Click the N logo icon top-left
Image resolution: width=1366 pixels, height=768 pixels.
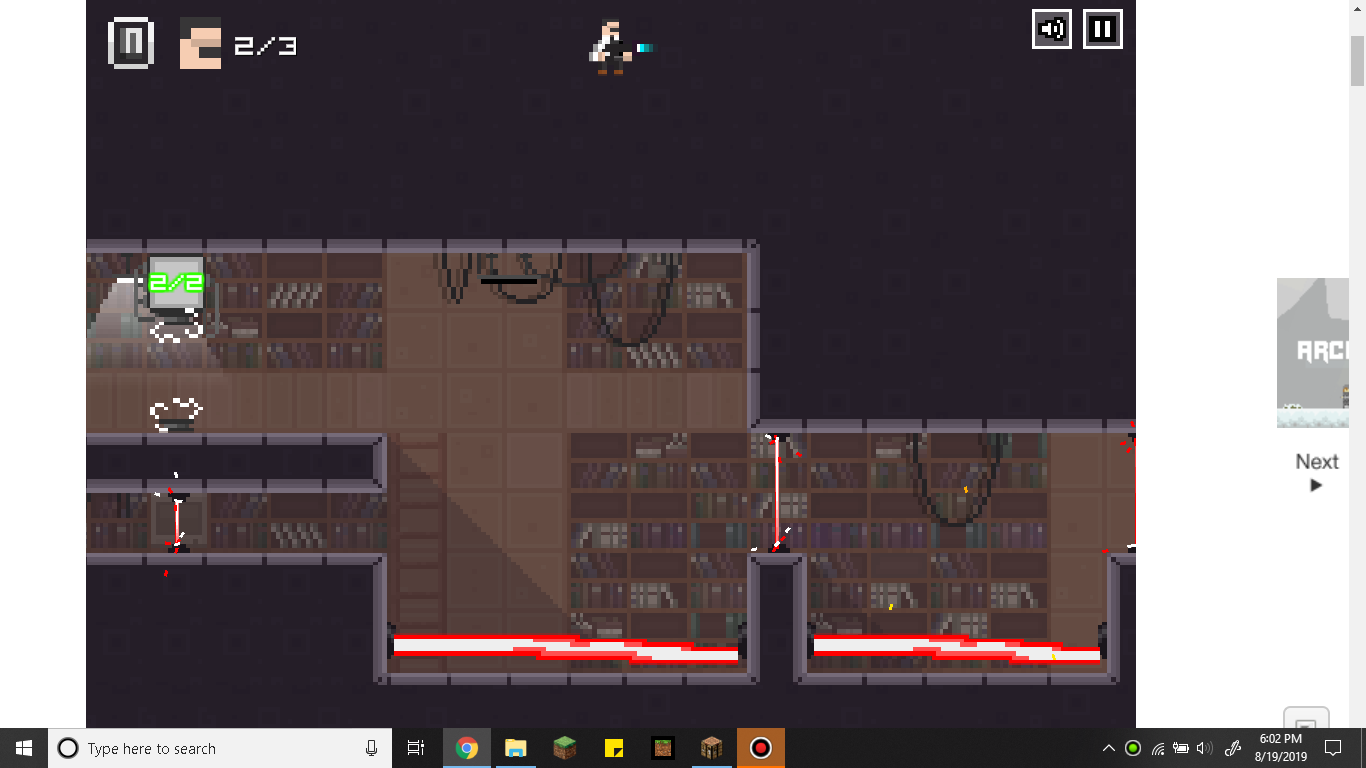(x=129, y=41)
